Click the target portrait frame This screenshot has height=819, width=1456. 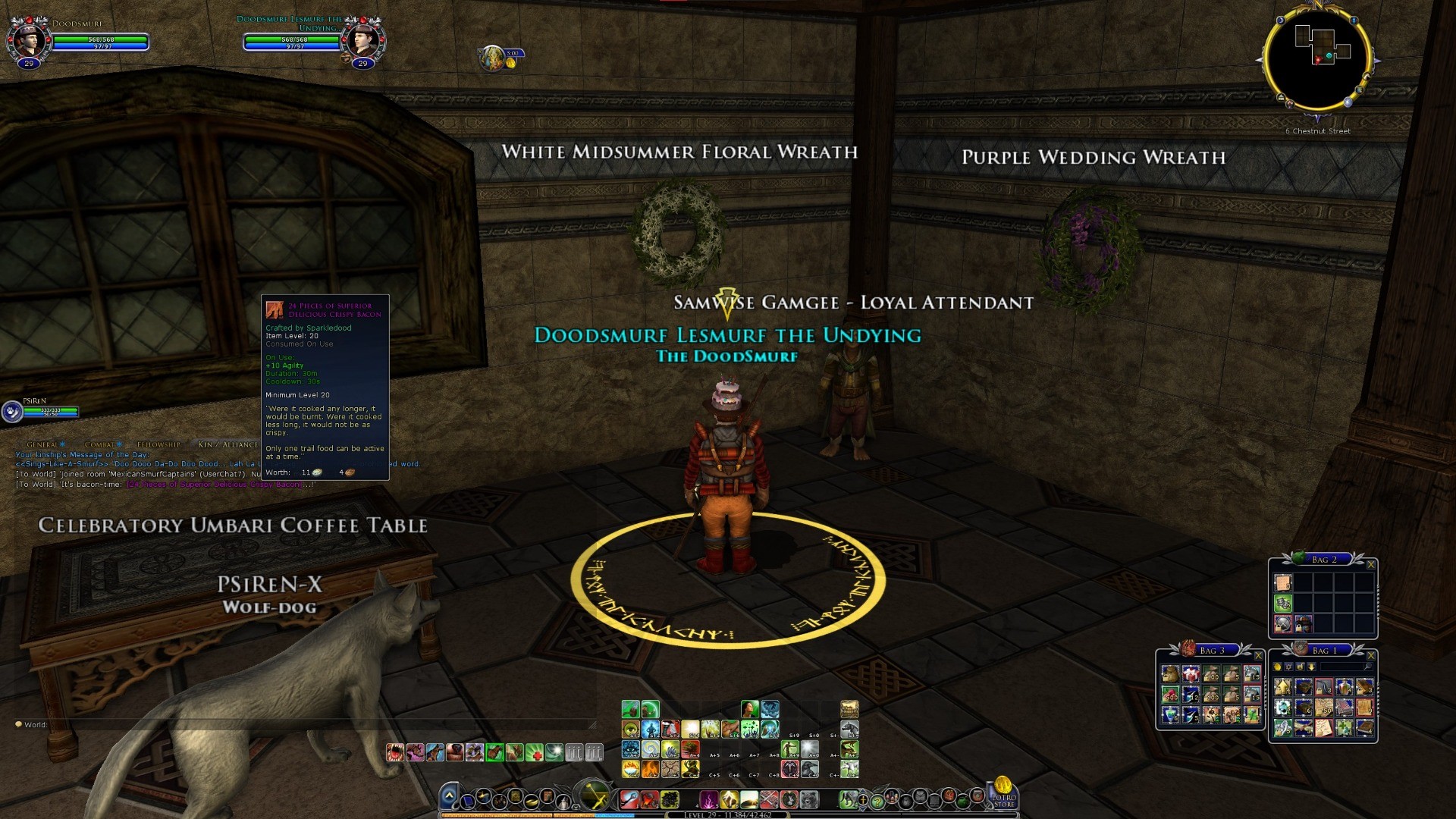[x=362, y=40]
